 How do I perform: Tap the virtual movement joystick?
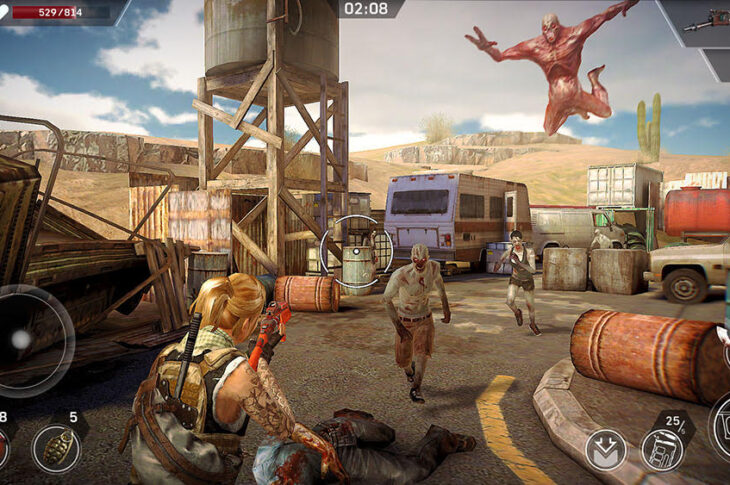click(22, 340)
